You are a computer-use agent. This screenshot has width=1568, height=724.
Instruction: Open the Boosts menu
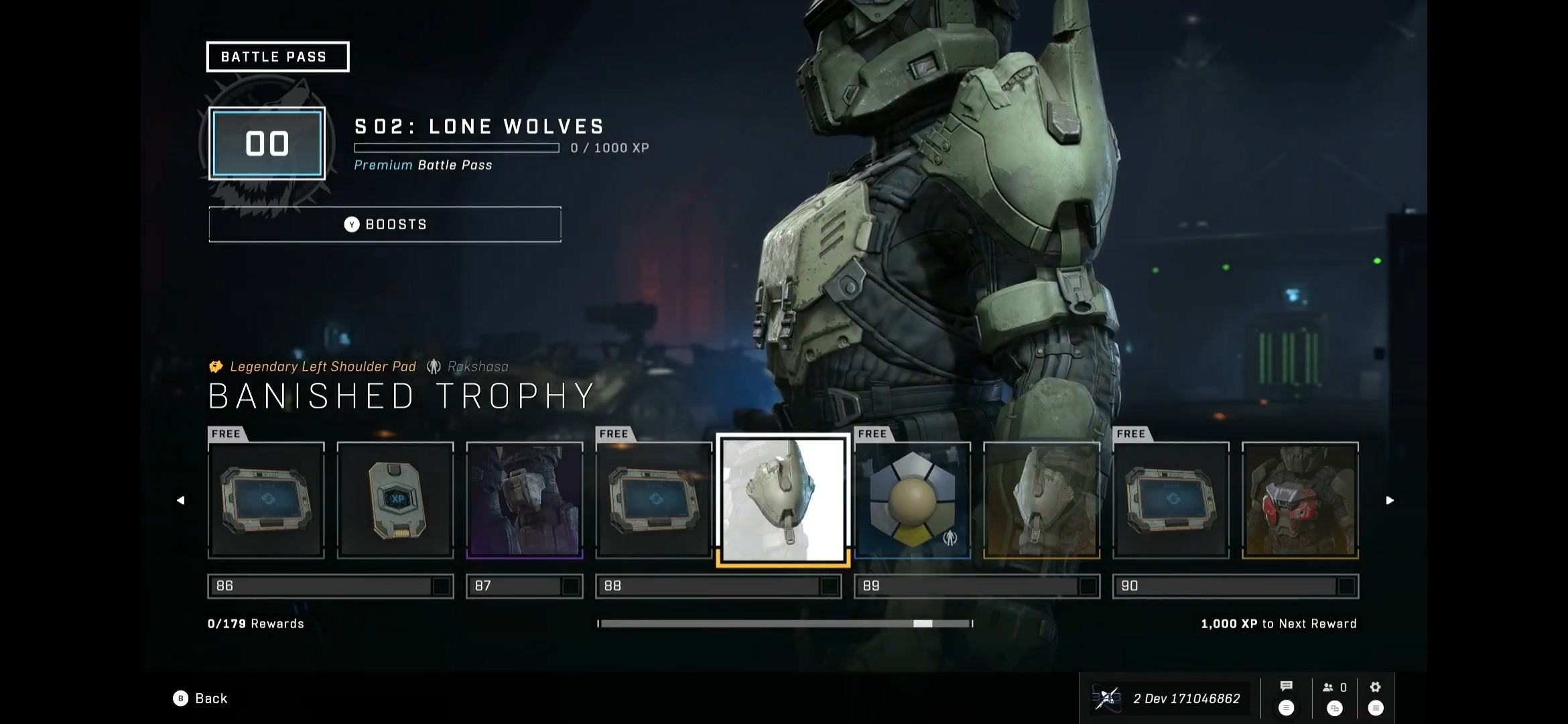(385, 224)
